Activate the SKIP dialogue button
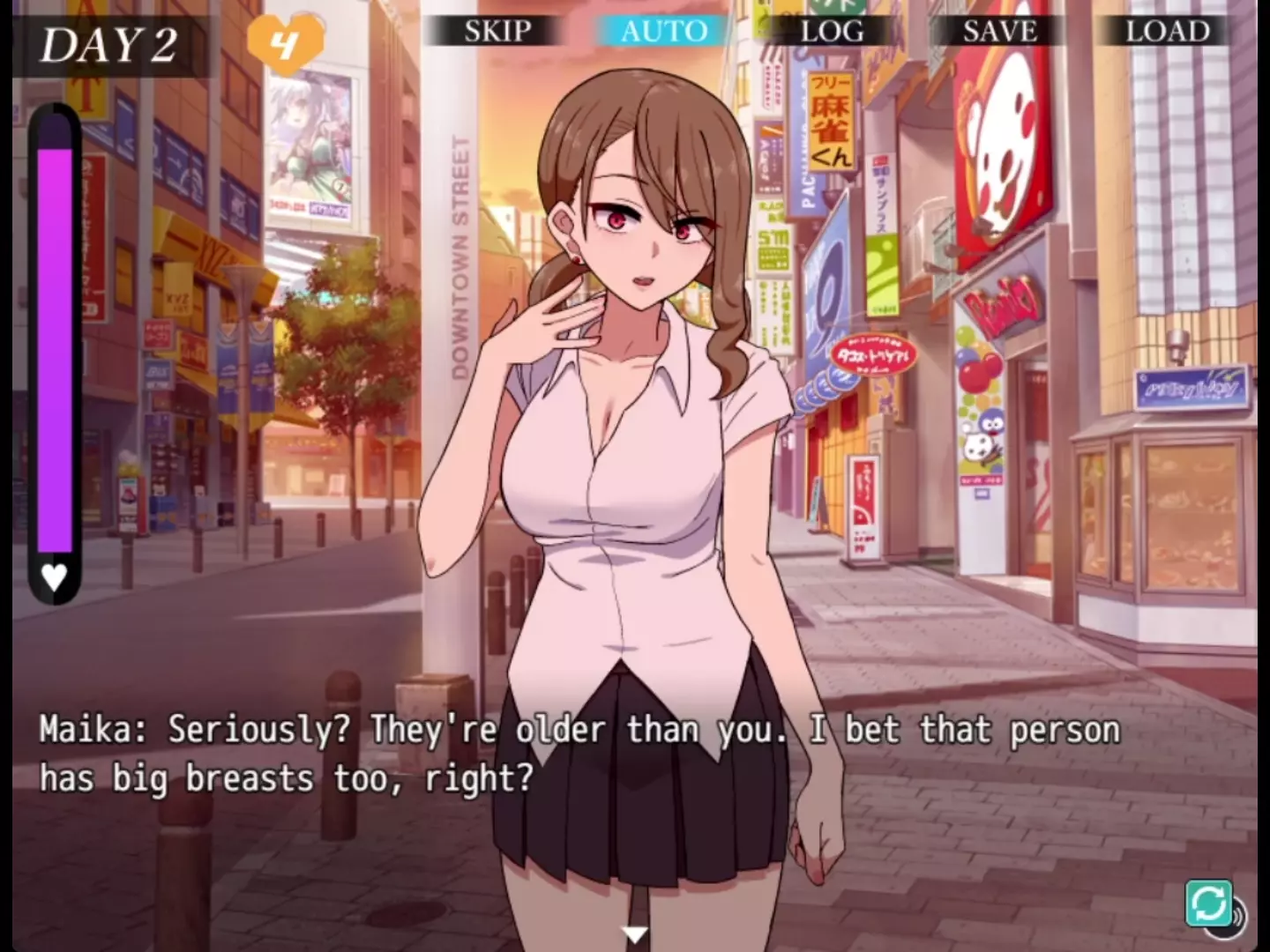 (497, 32)
